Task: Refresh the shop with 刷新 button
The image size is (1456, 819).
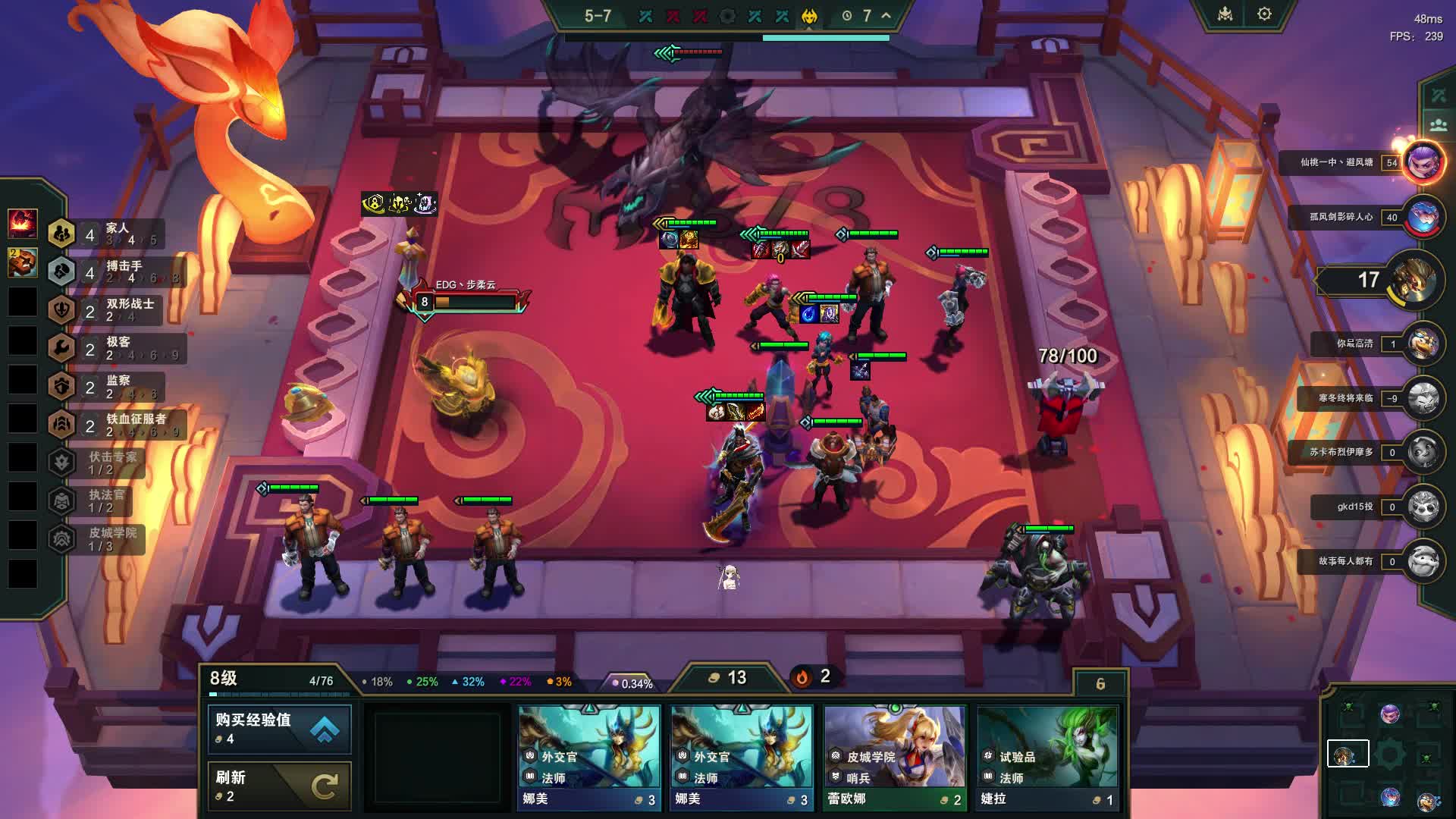Action: [279, 786]
